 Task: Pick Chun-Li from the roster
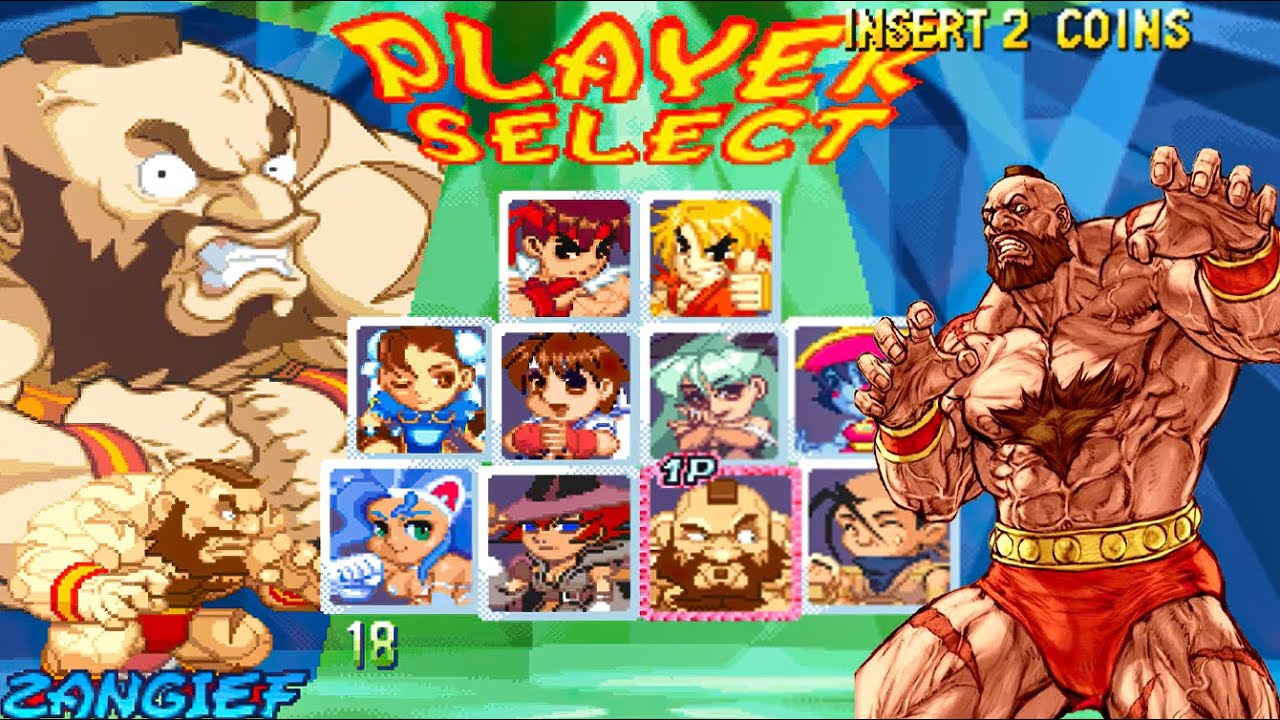421,389
